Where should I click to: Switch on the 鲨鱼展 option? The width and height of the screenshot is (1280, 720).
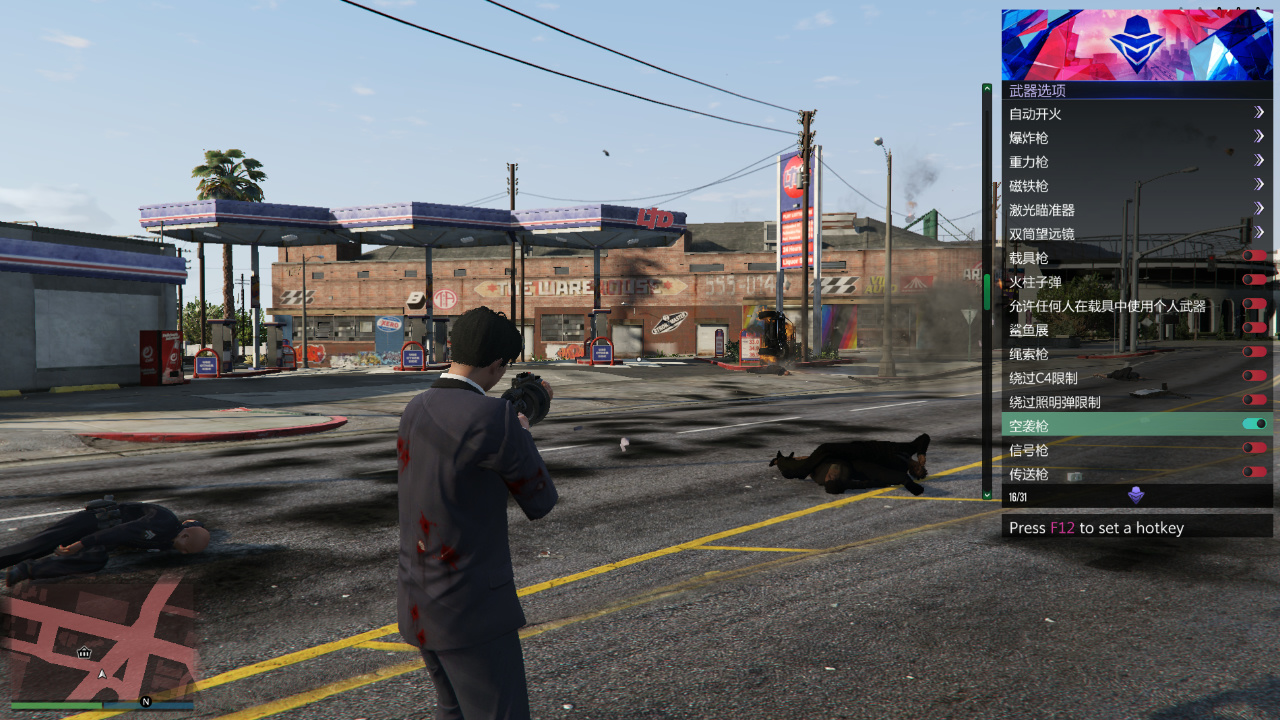[x=1254, y=328]
